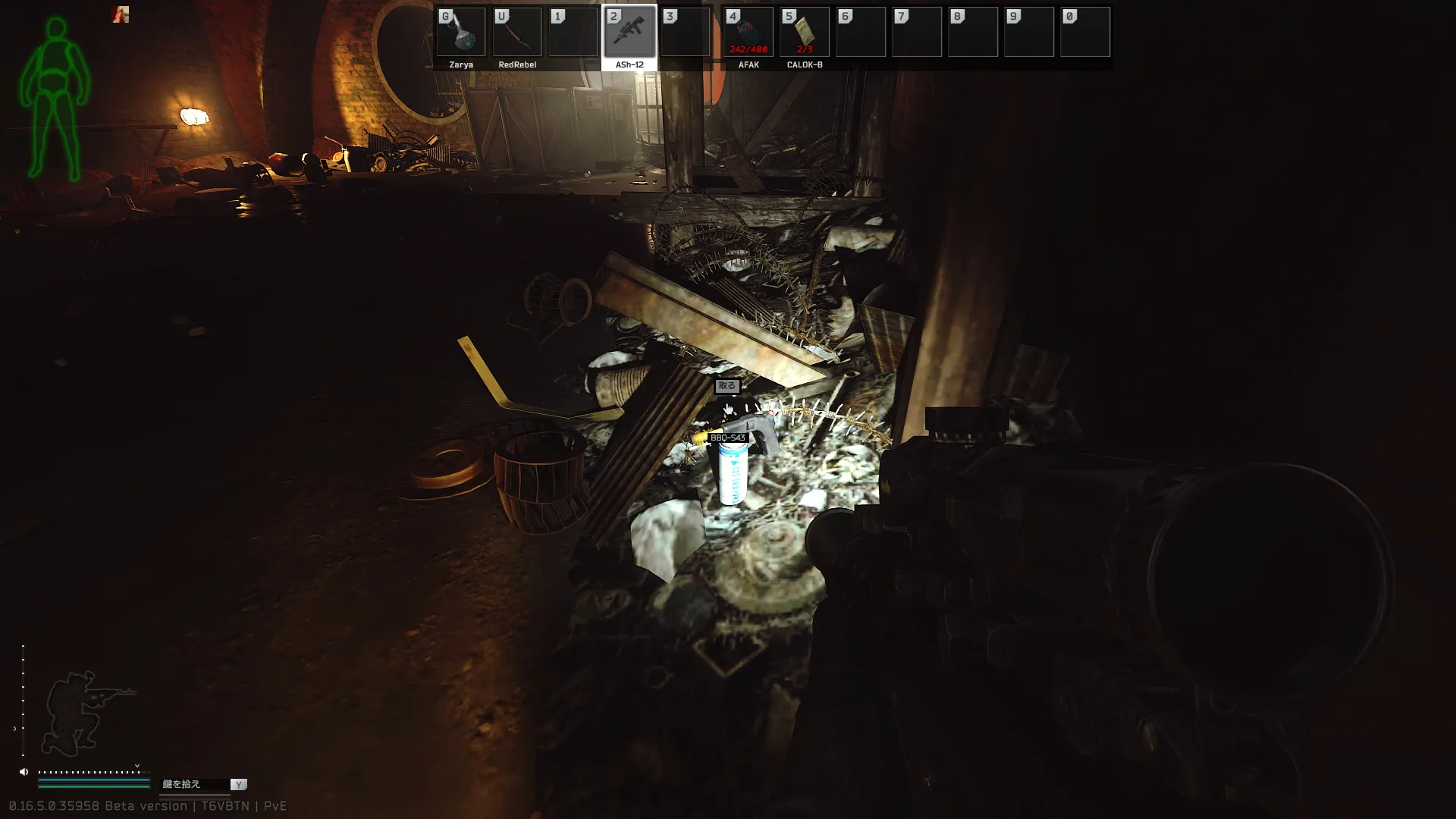
Task: Use the AFAK medkit slot
Action: pyautogui.click(x=748, y=33)
